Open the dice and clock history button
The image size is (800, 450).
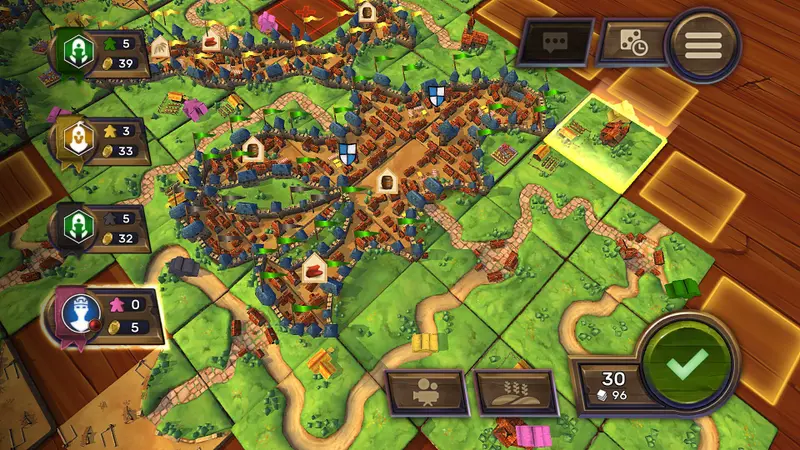pyautogui.click(x=633, y=44)
